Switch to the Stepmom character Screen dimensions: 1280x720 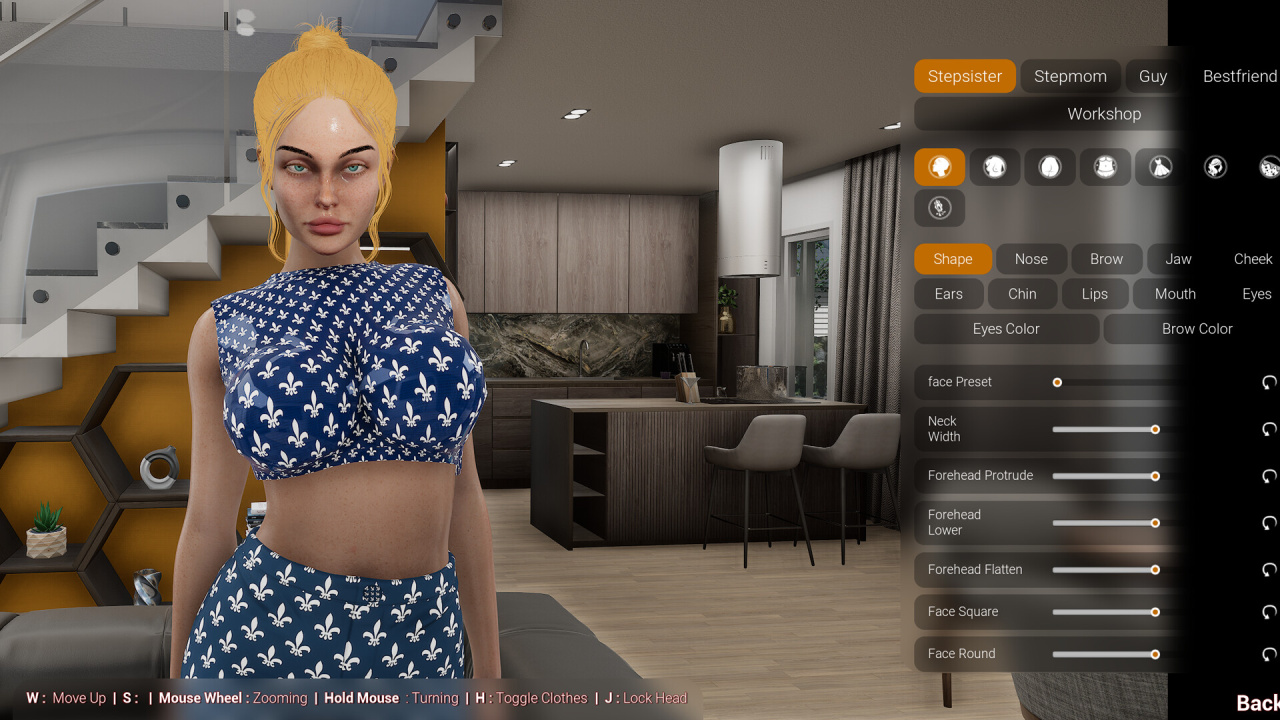point(1070,76)
